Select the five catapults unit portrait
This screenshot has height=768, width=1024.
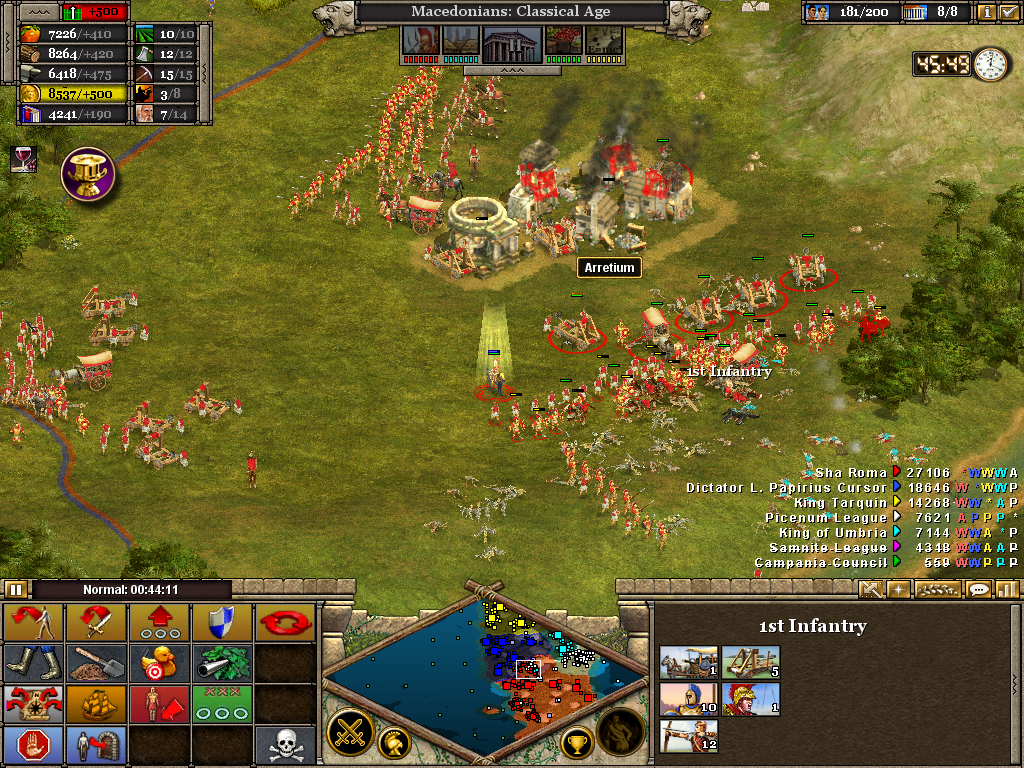pyautogui.click(x=750, y=661)
